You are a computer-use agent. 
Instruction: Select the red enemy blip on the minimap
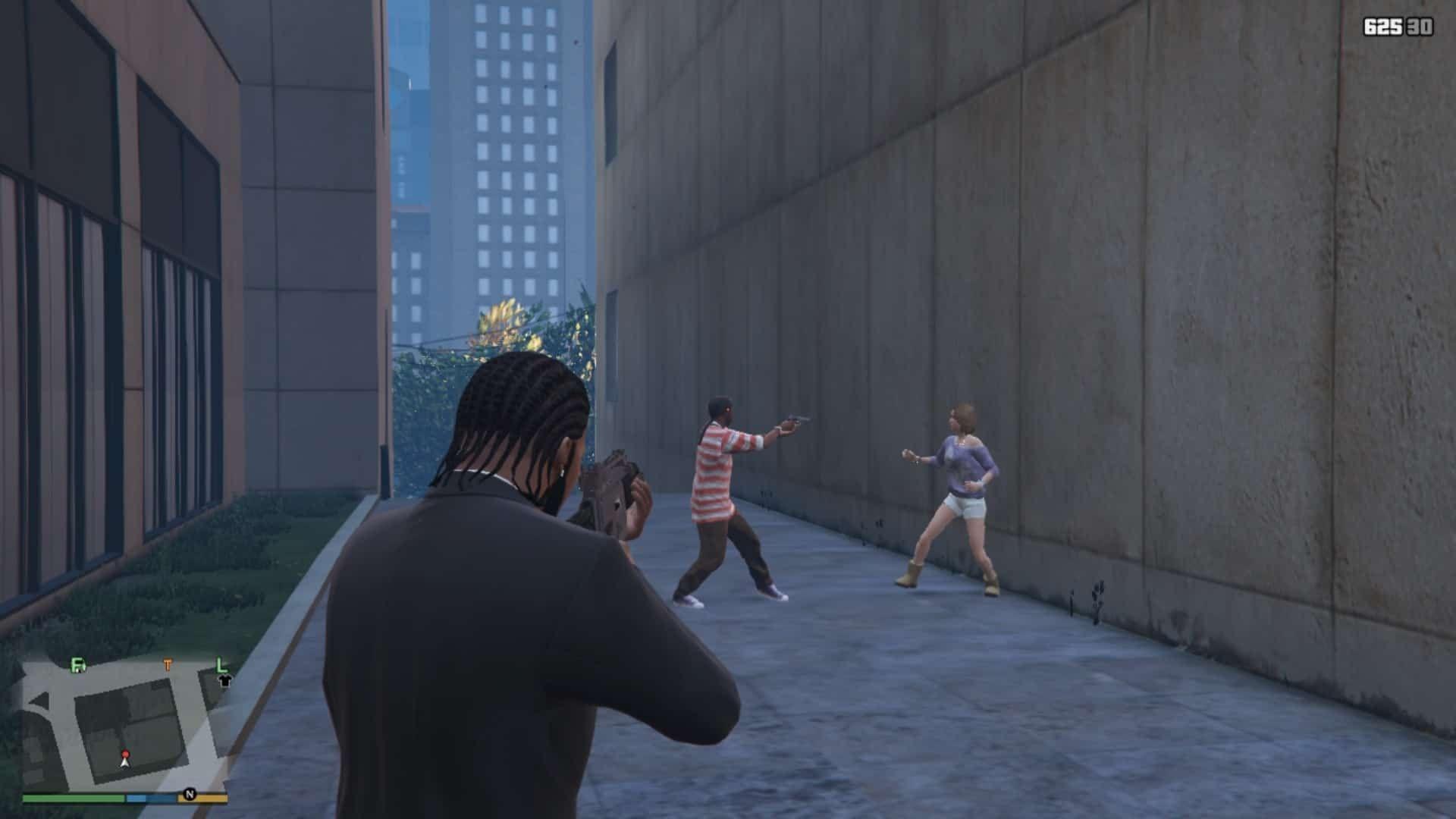pos(126,754)
